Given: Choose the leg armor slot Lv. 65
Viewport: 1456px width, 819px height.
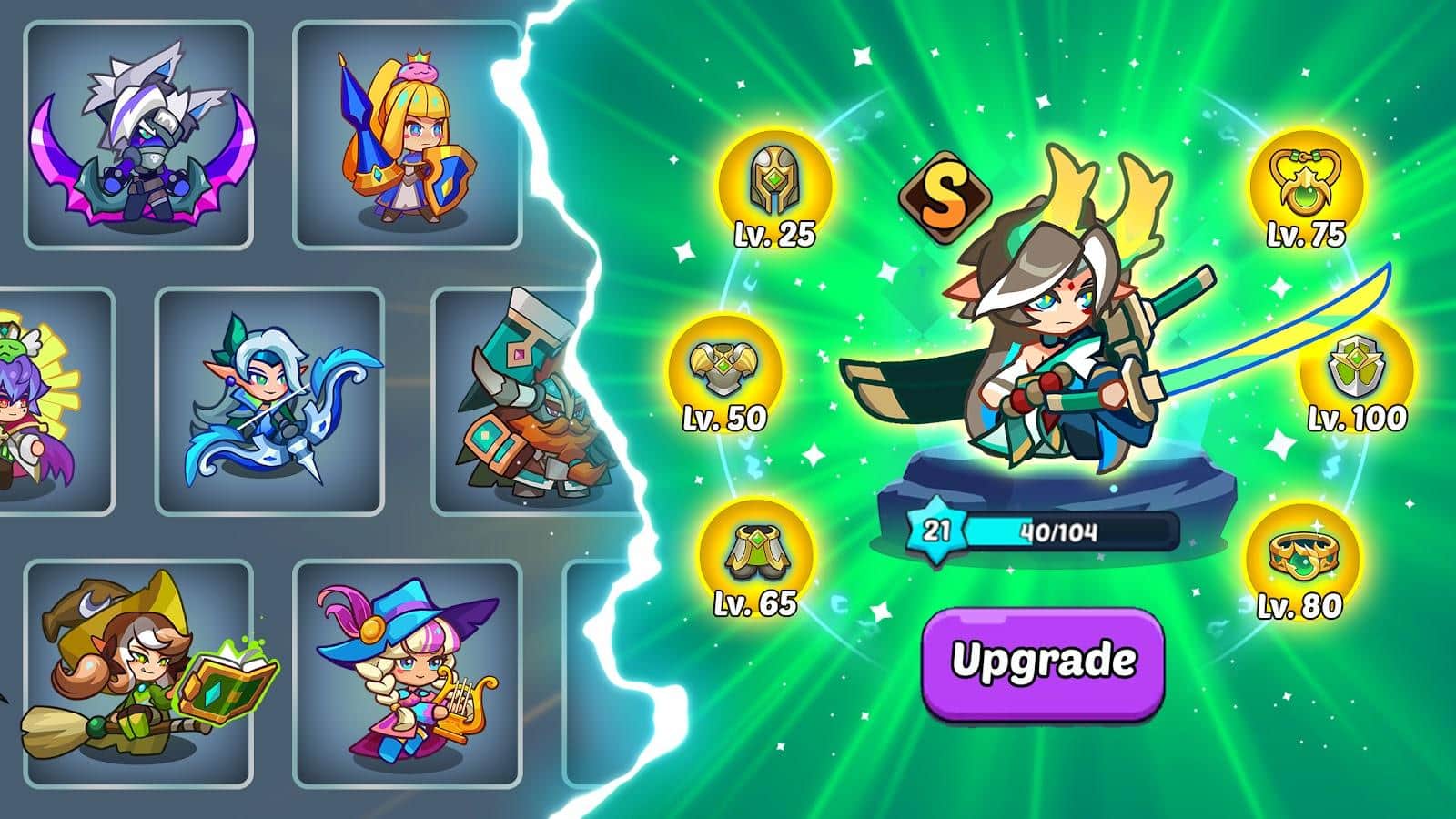Looking at the screenshot, I should [x=755, y=553].
